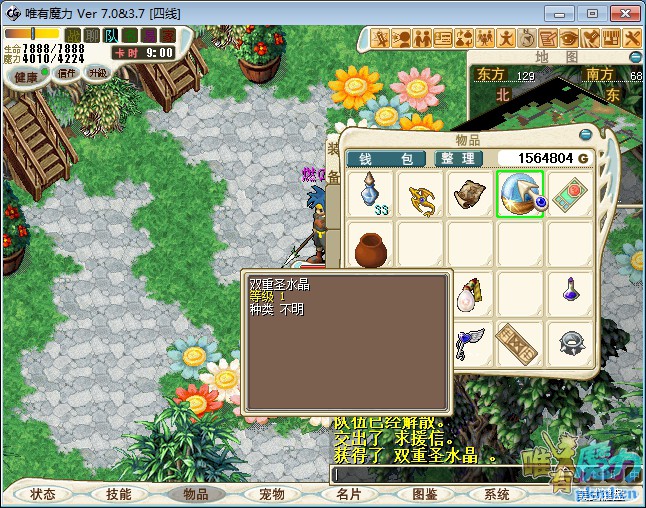This screenshot has width=646, height=508.
Task: Open the 图鉴 album menu
Action: 424,494
